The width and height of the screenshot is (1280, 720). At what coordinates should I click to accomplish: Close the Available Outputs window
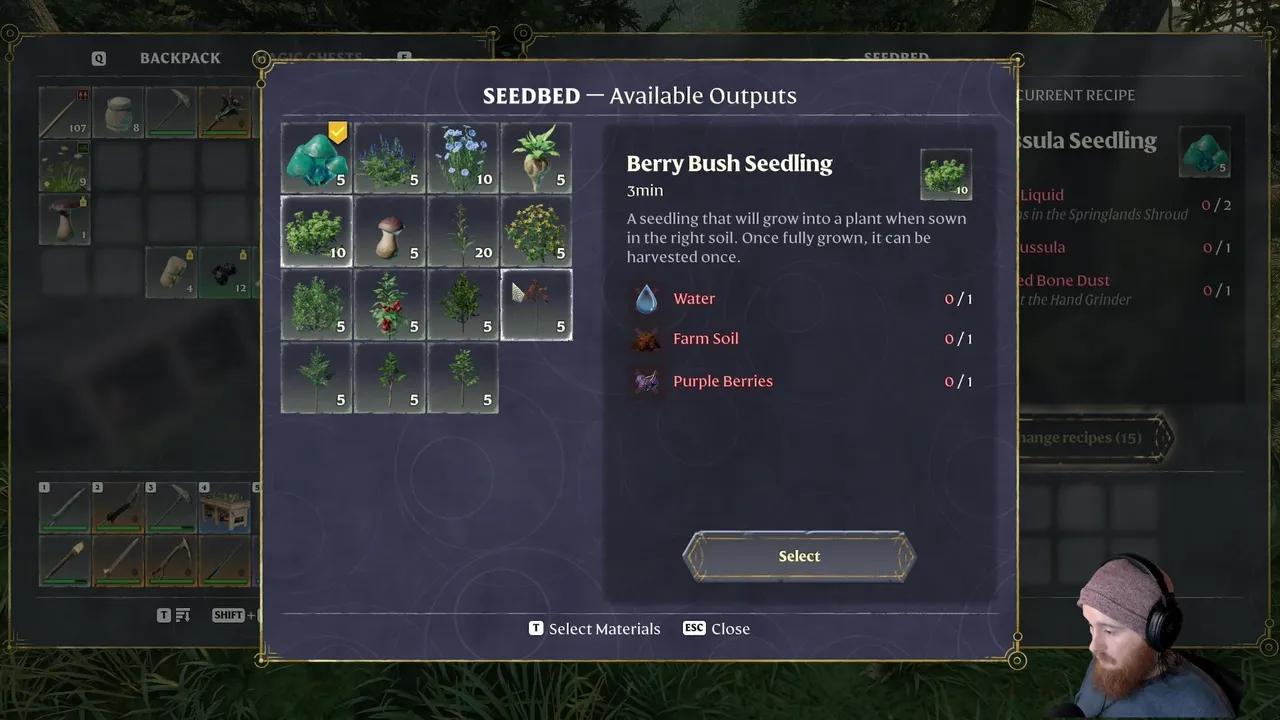pyautogui.click(x=717, y=629)
